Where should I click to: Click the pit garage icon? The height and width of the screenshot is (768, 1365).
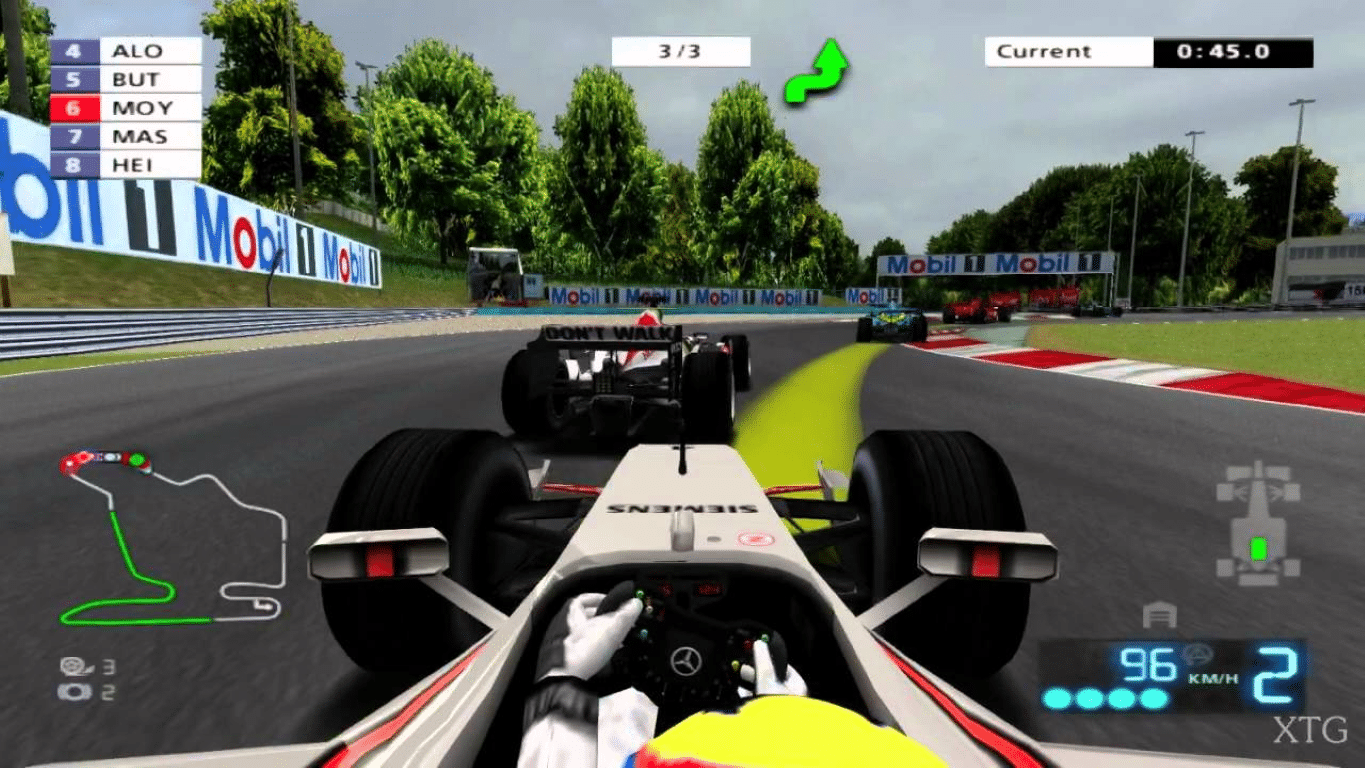click(1159, 614)
